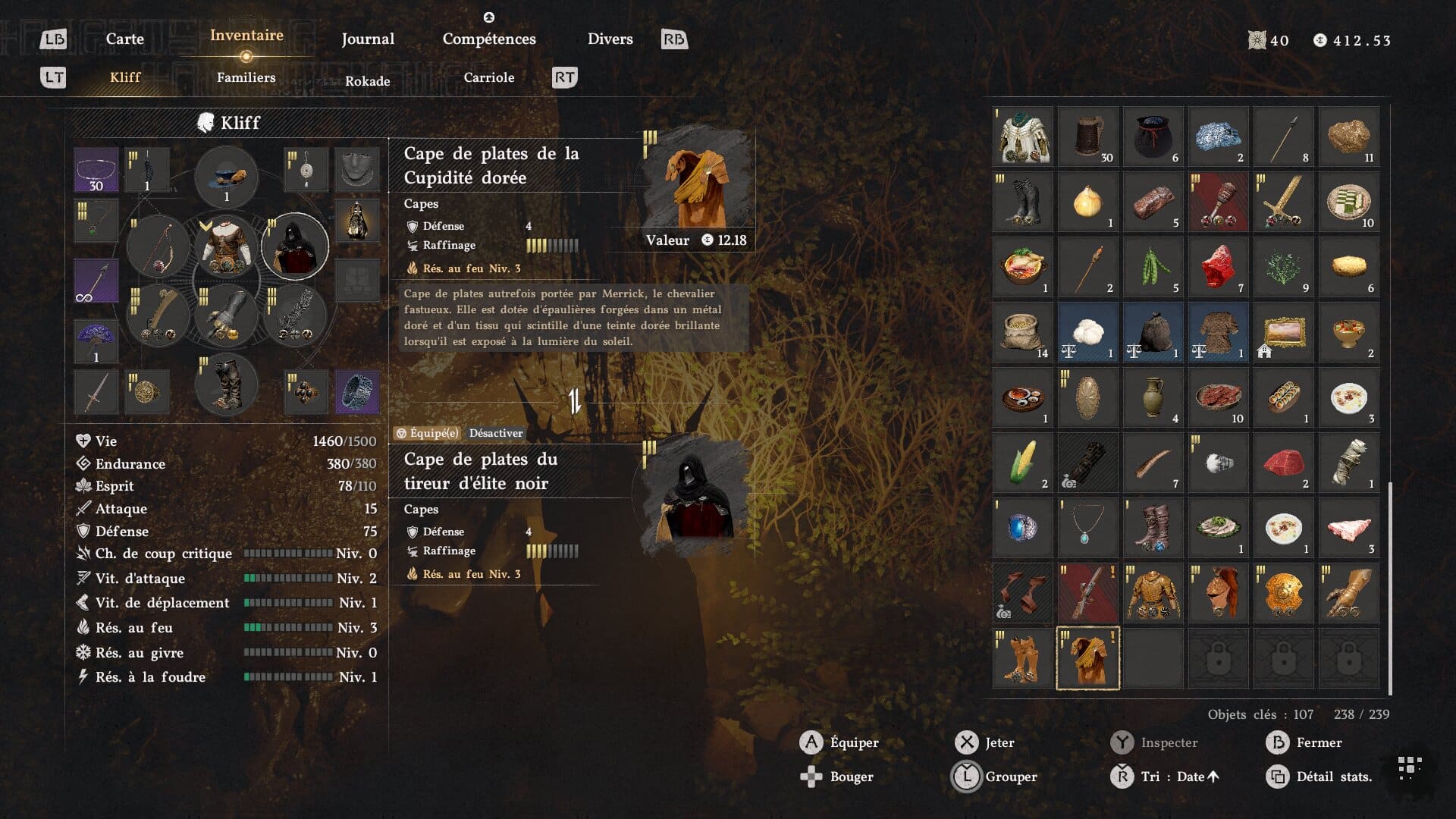The image size is (1456, 819).
Task: Select the red crystal ore item
Action: click(1218, 266)
